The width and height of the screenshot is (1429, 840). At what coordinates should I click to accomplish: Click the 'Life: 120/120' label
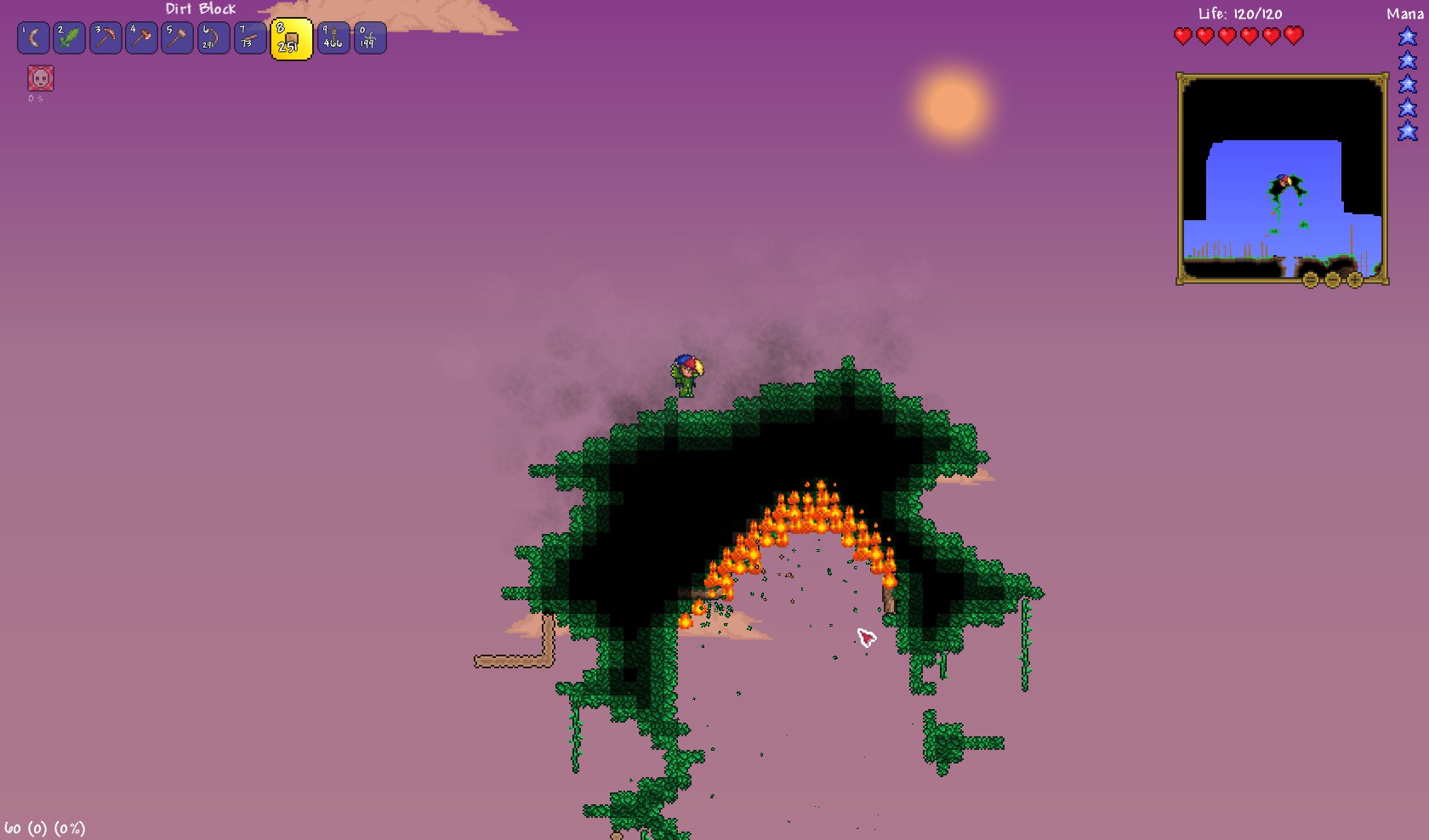1238,14
